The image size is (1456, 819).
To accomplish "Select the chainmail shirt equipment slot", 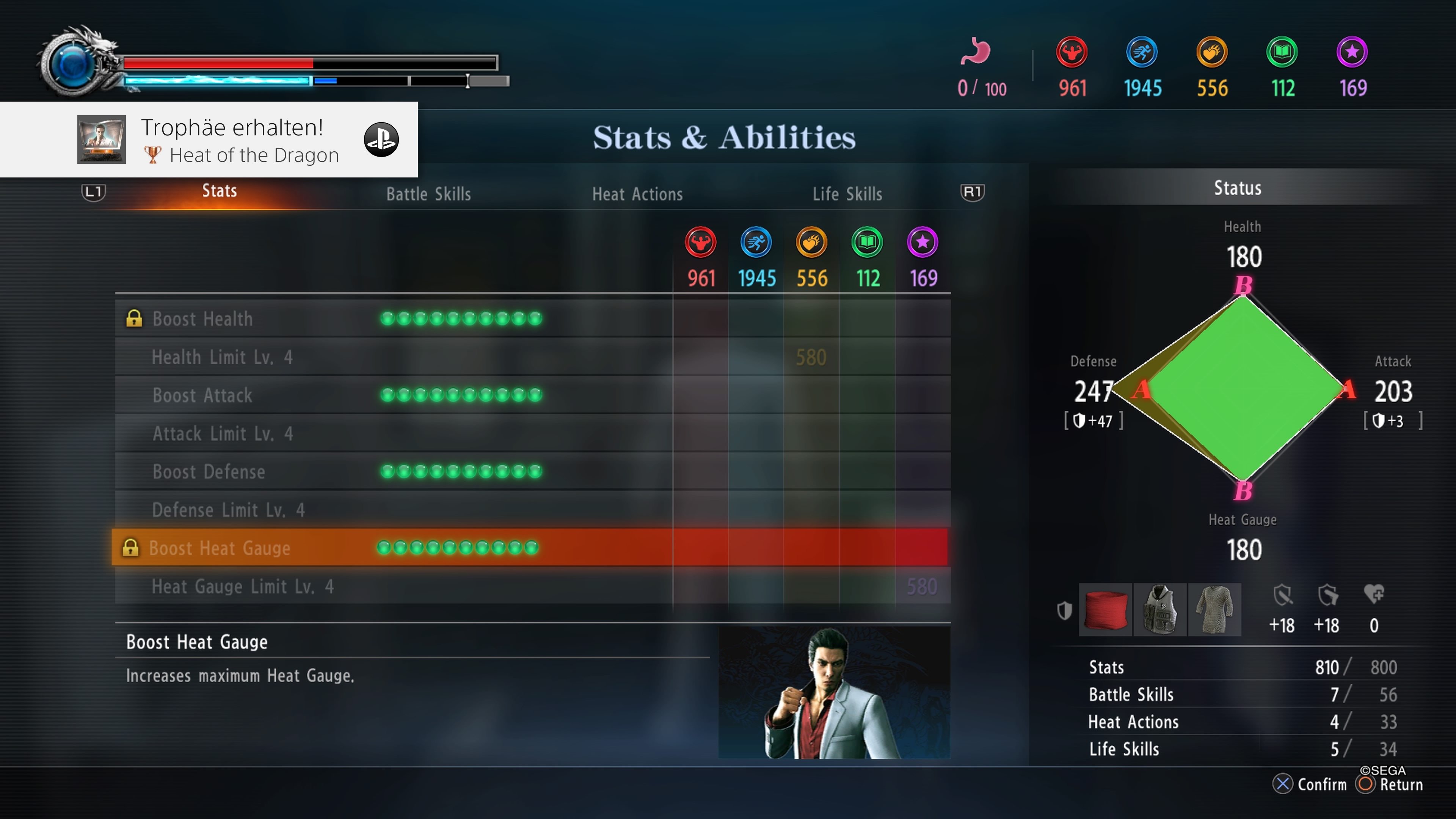I will [1214, 610].
